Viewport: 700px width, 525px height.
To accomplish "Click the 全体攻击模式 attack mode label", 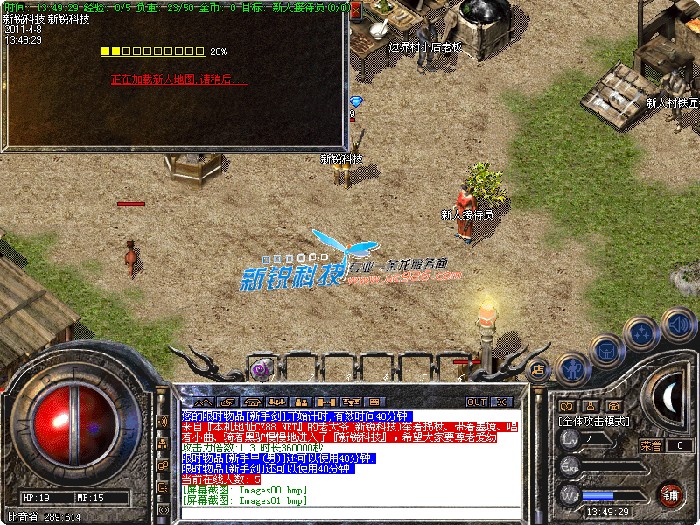I will (x=595, y=422).
